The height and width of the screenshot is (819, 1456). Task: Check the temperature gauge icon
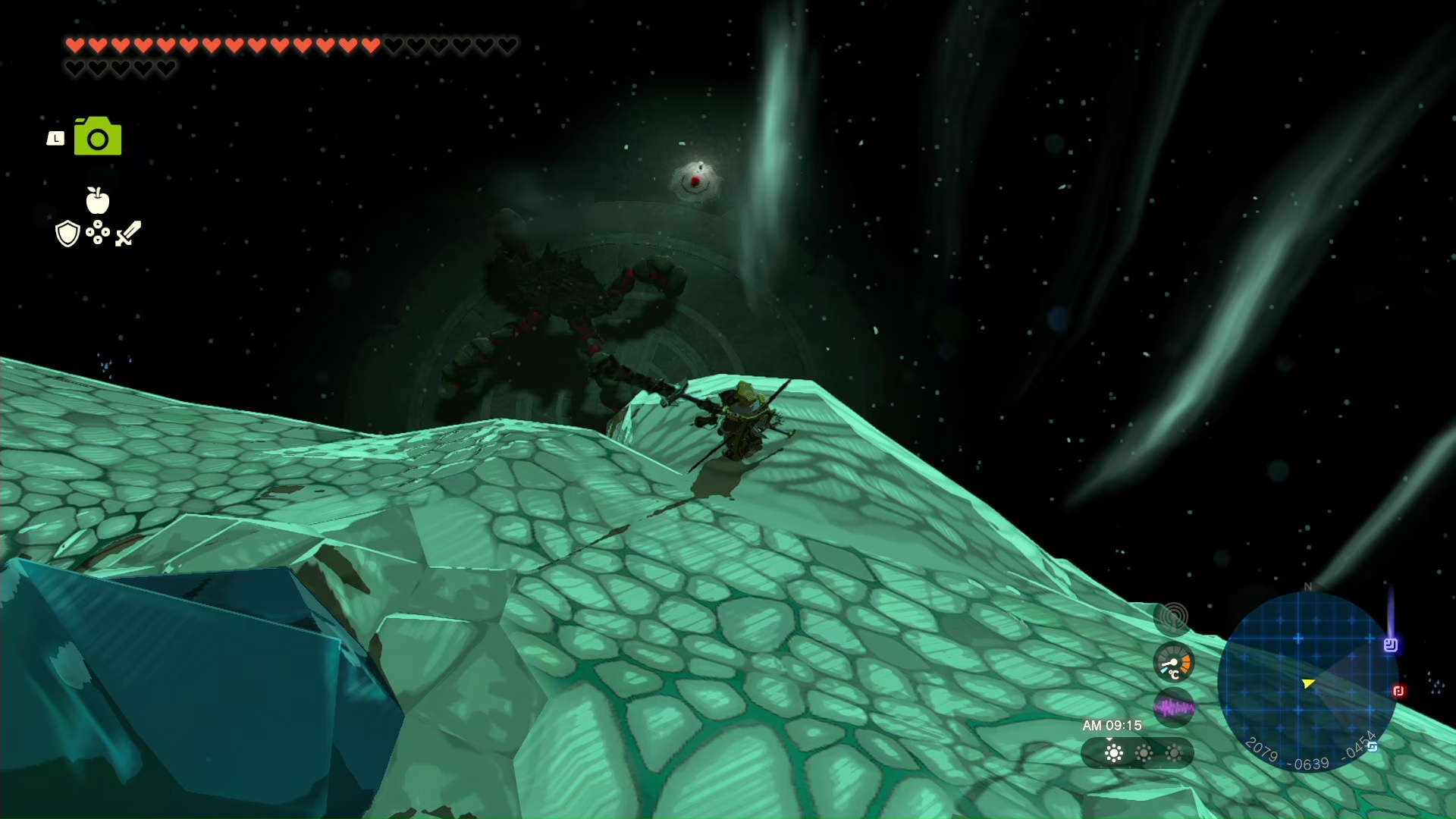click(1173, 664)
